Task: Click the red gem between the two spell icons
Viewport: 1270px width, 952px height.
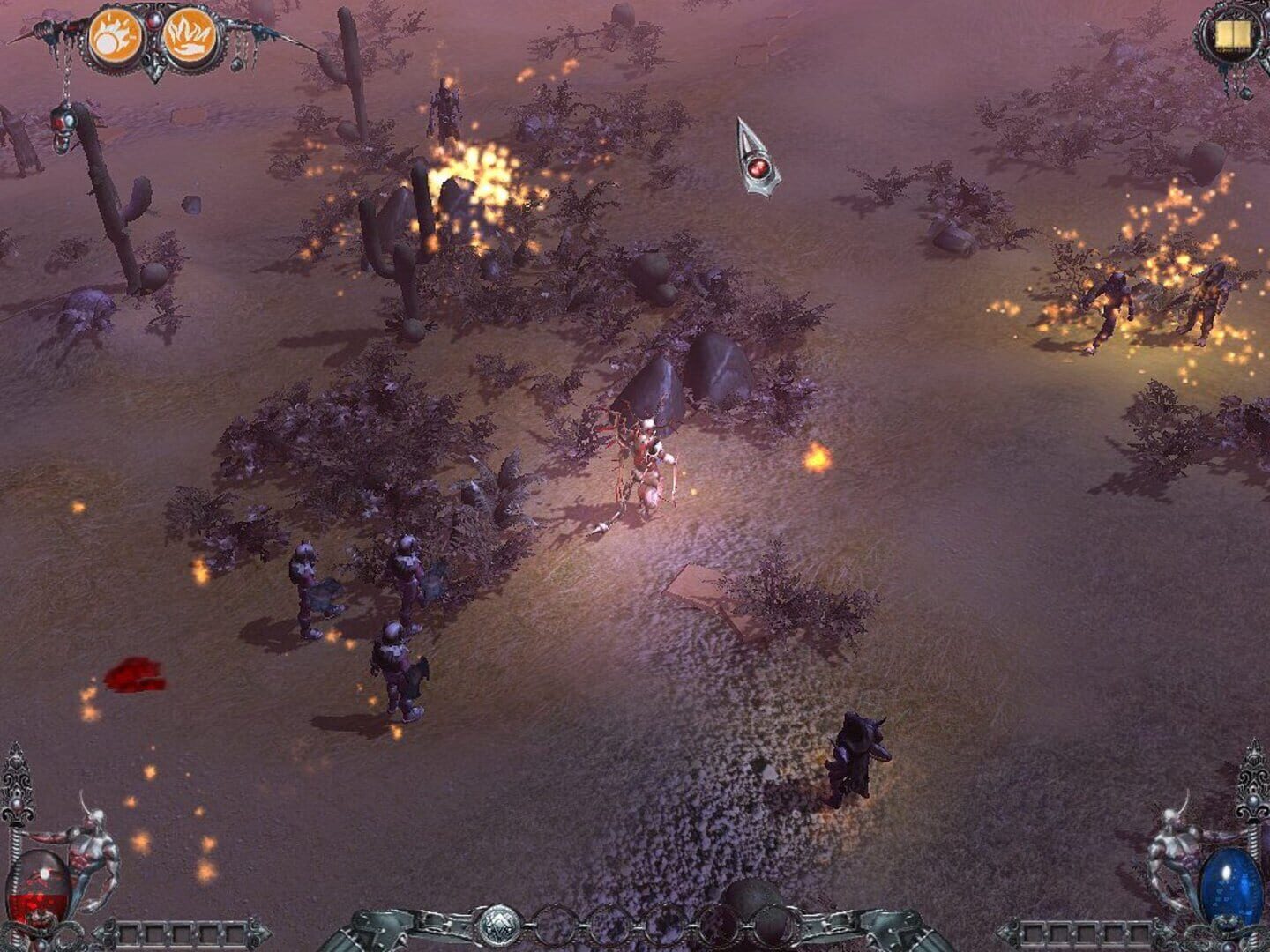Action: click(155, 20)
